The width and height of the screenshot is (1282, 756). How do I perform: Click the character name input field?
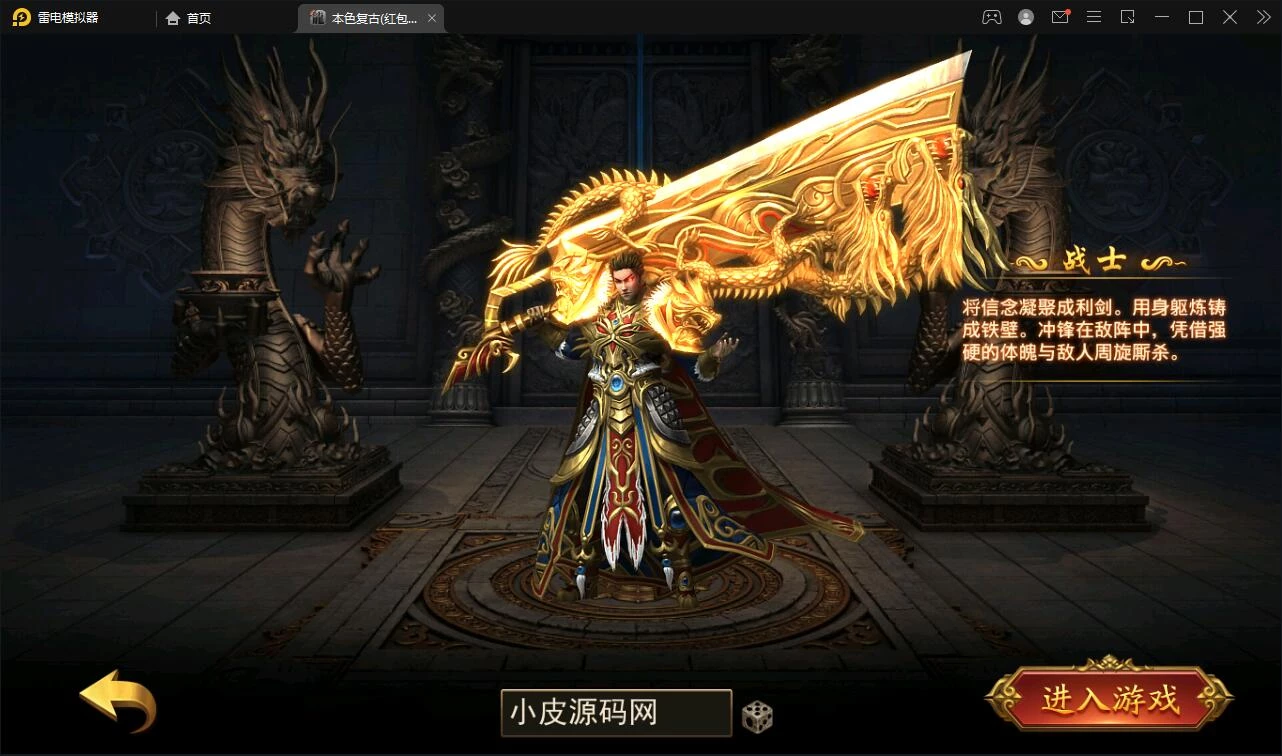tap(615, 712)
